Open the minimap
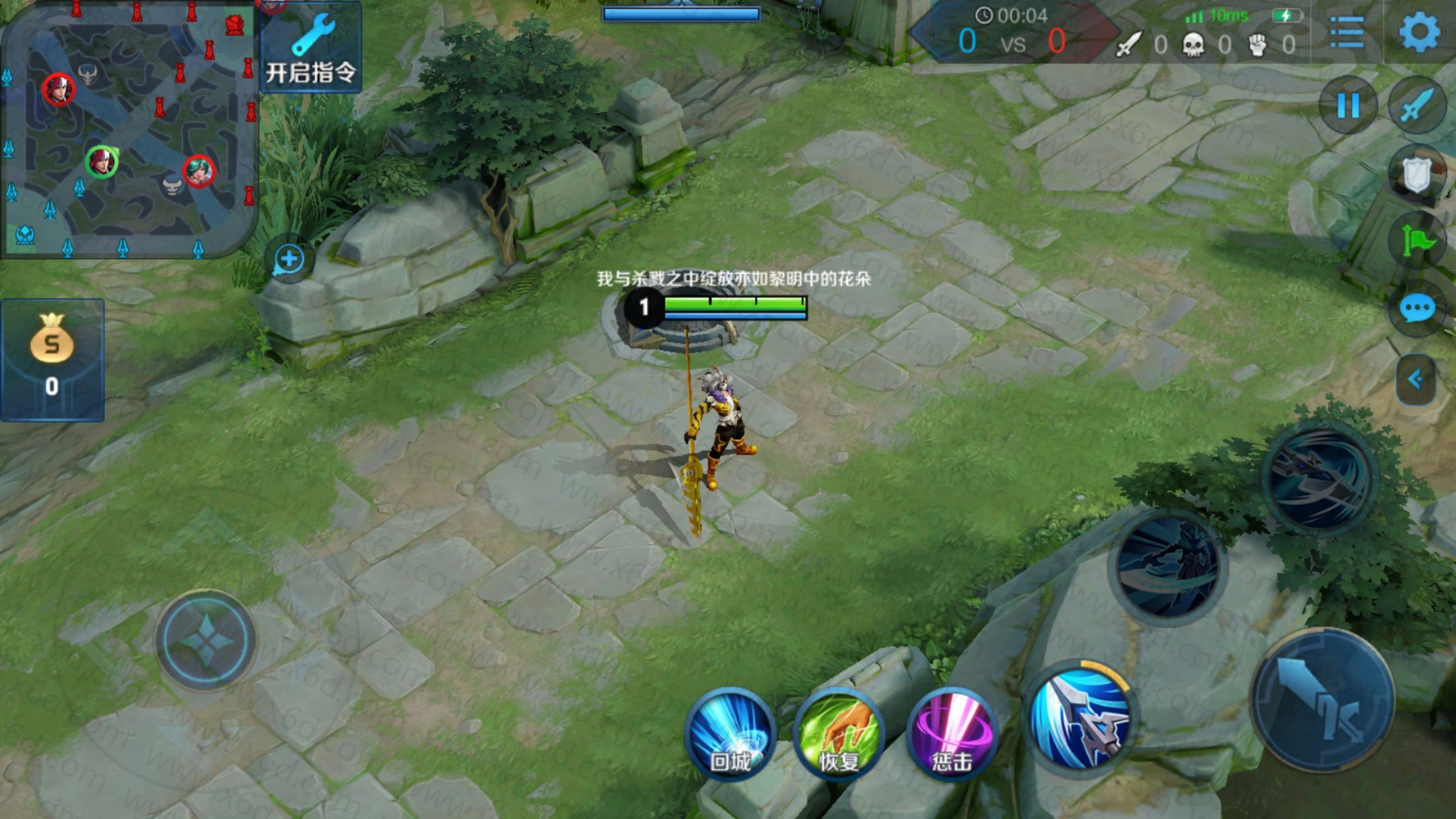Viewport: 1456px width, 819px height. [x=129, y=129]
